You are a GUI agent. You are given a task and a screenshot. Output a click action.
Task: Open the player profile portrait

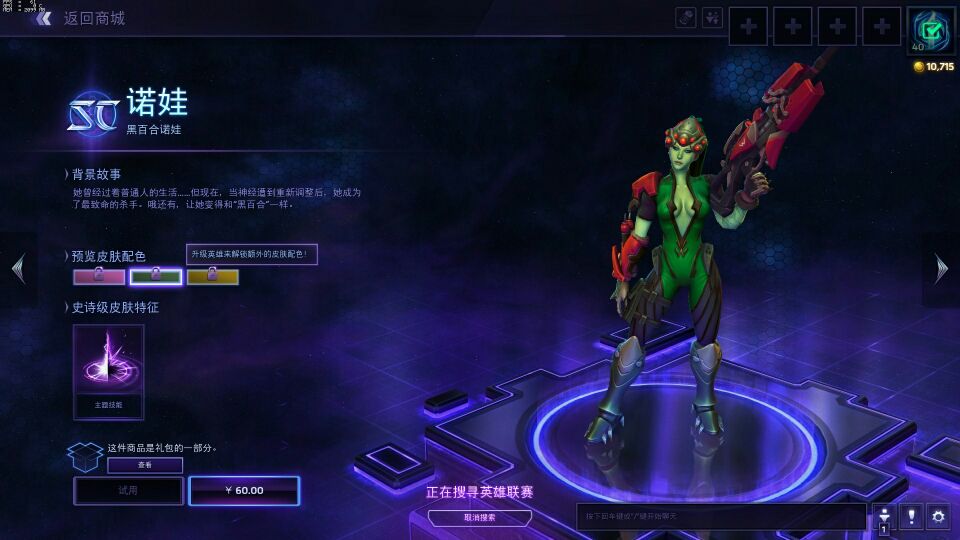tap(931, 30)
